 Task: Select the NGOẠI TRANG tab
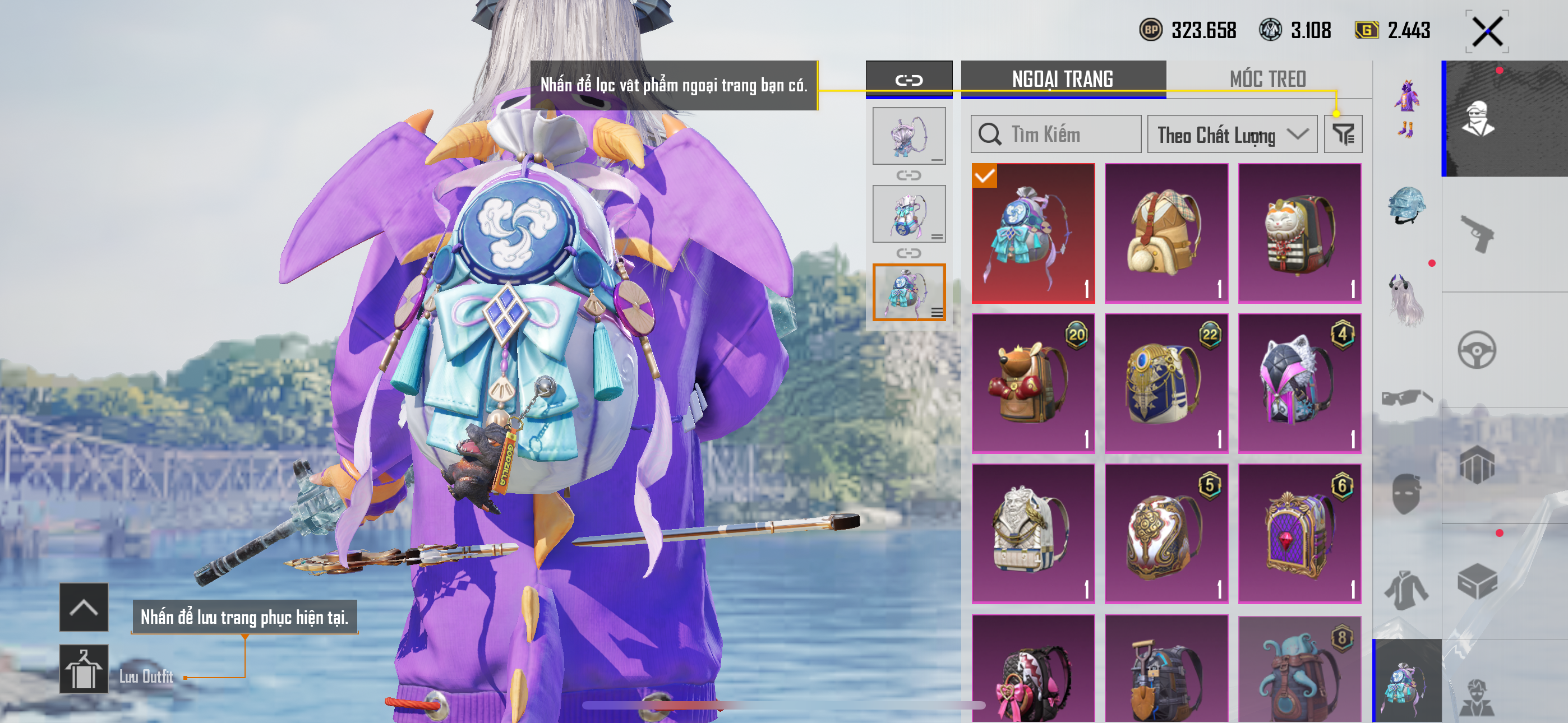click(1062, 79)
